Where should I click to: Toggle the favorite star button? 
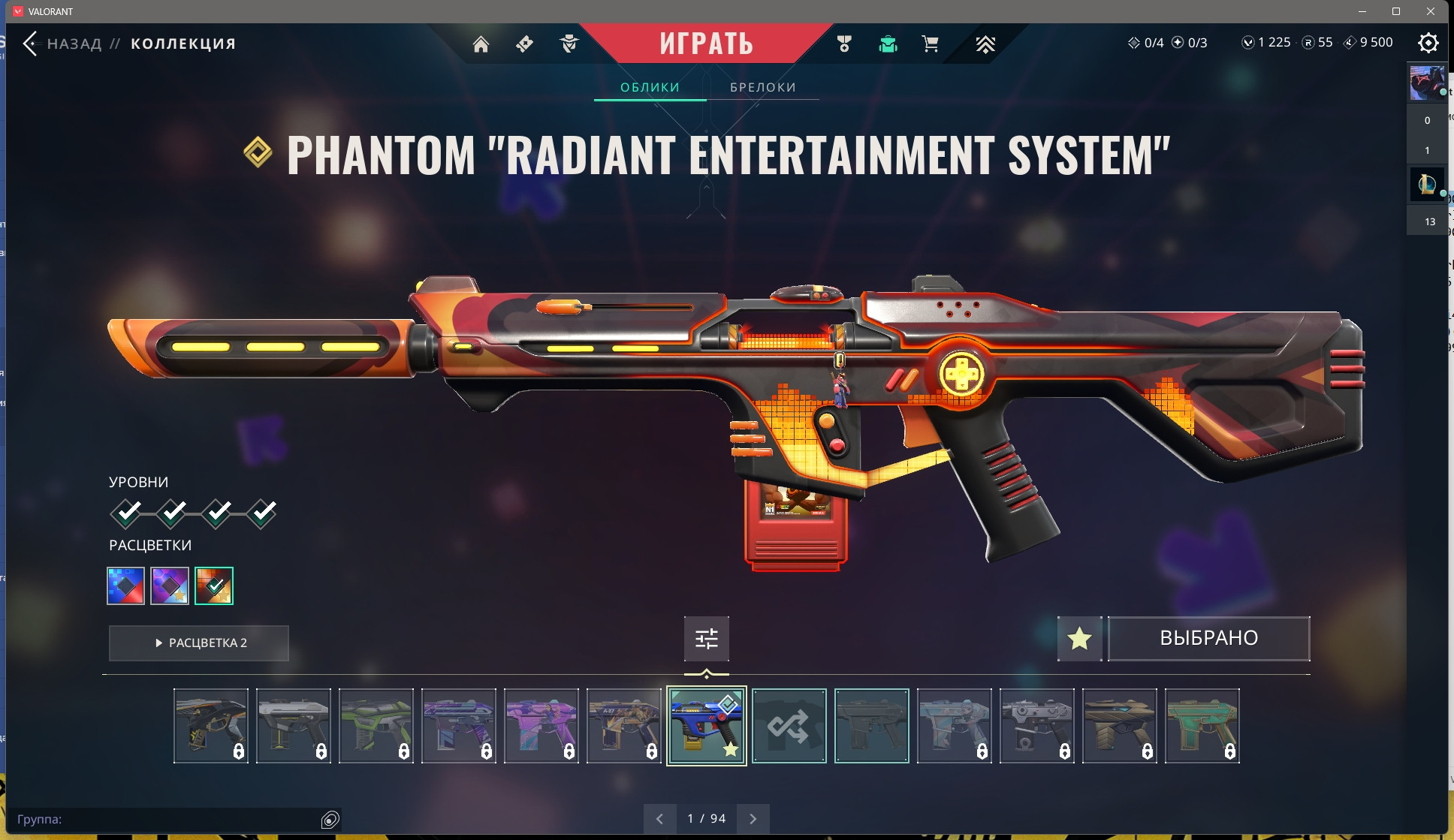[x=1079, y=639]
